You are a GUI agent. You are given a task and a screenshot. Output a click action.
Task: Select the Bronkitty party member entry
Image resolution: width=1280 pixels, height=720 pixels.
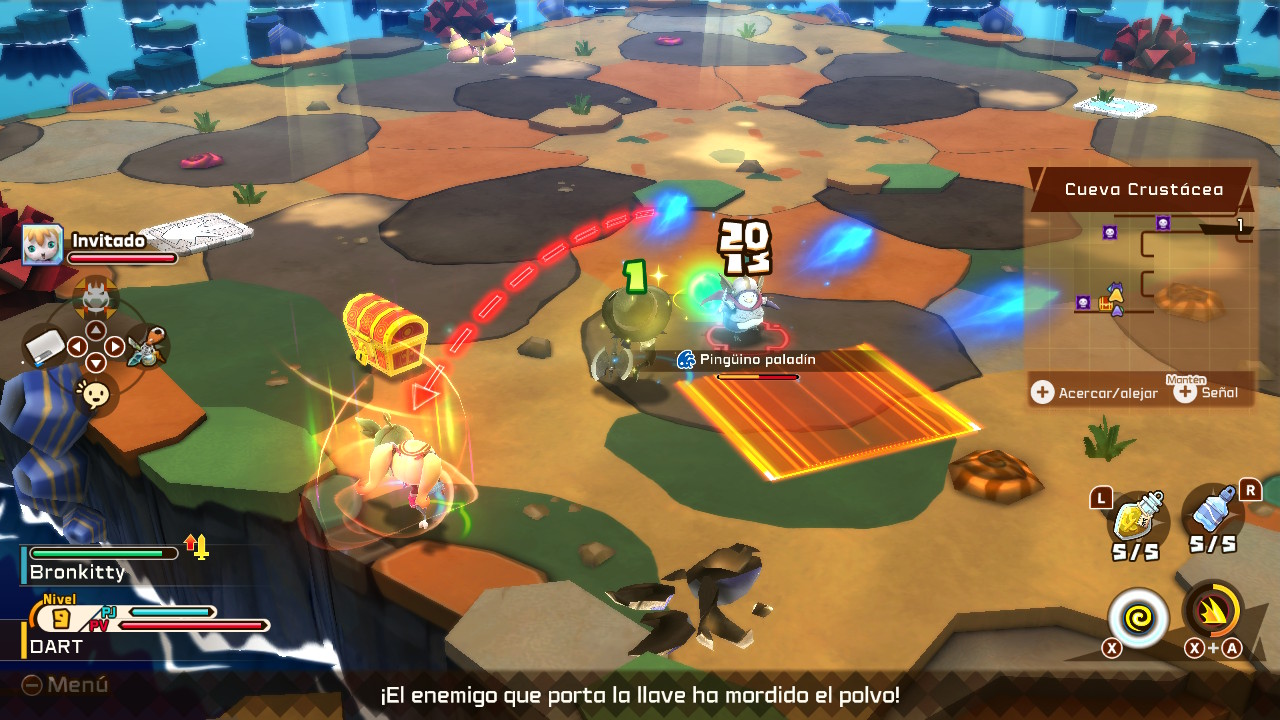pos(100,564)
